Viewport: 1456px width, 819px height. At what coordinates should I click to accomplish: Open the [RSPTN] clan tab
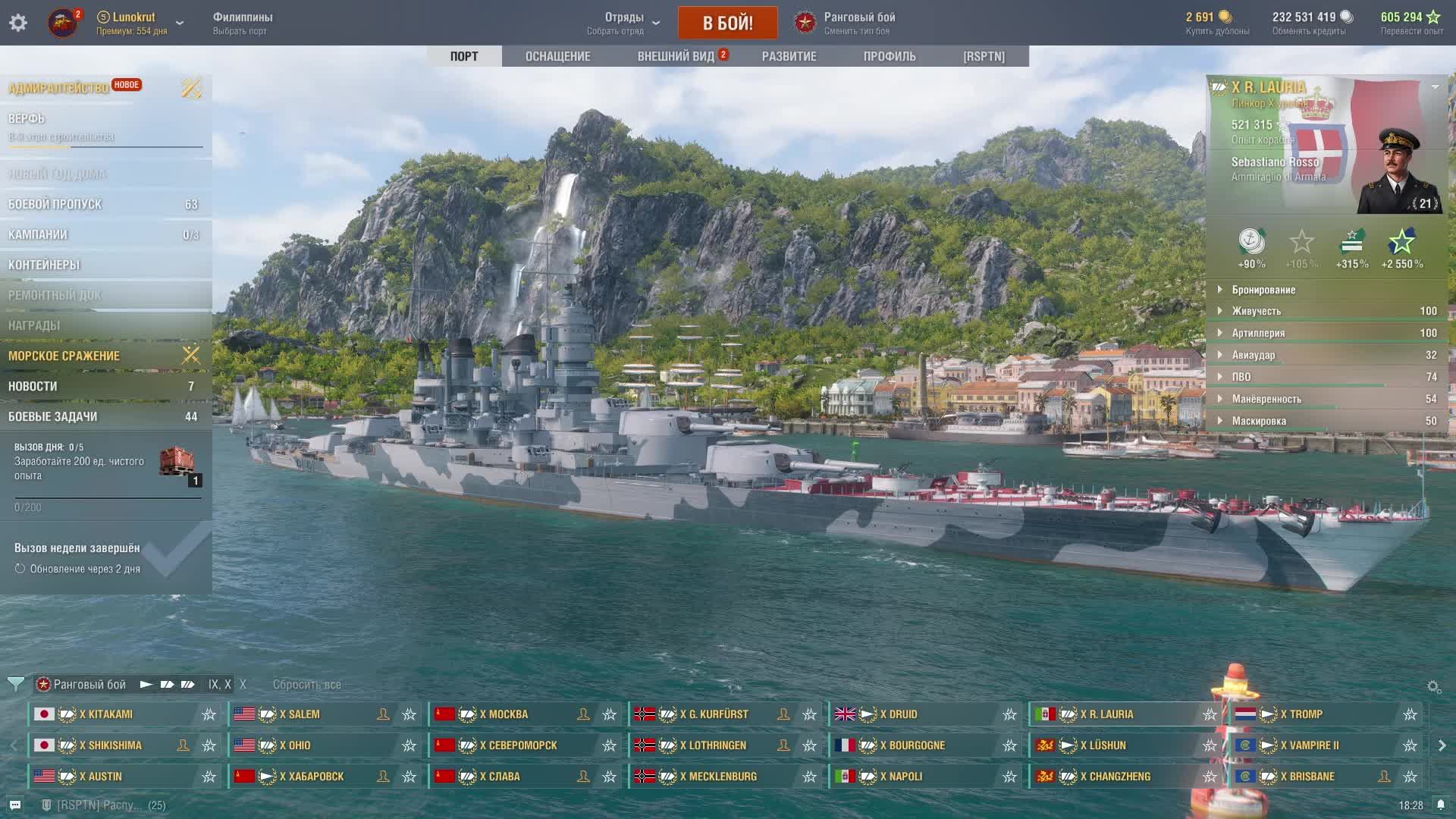click(x=984, y=56)
